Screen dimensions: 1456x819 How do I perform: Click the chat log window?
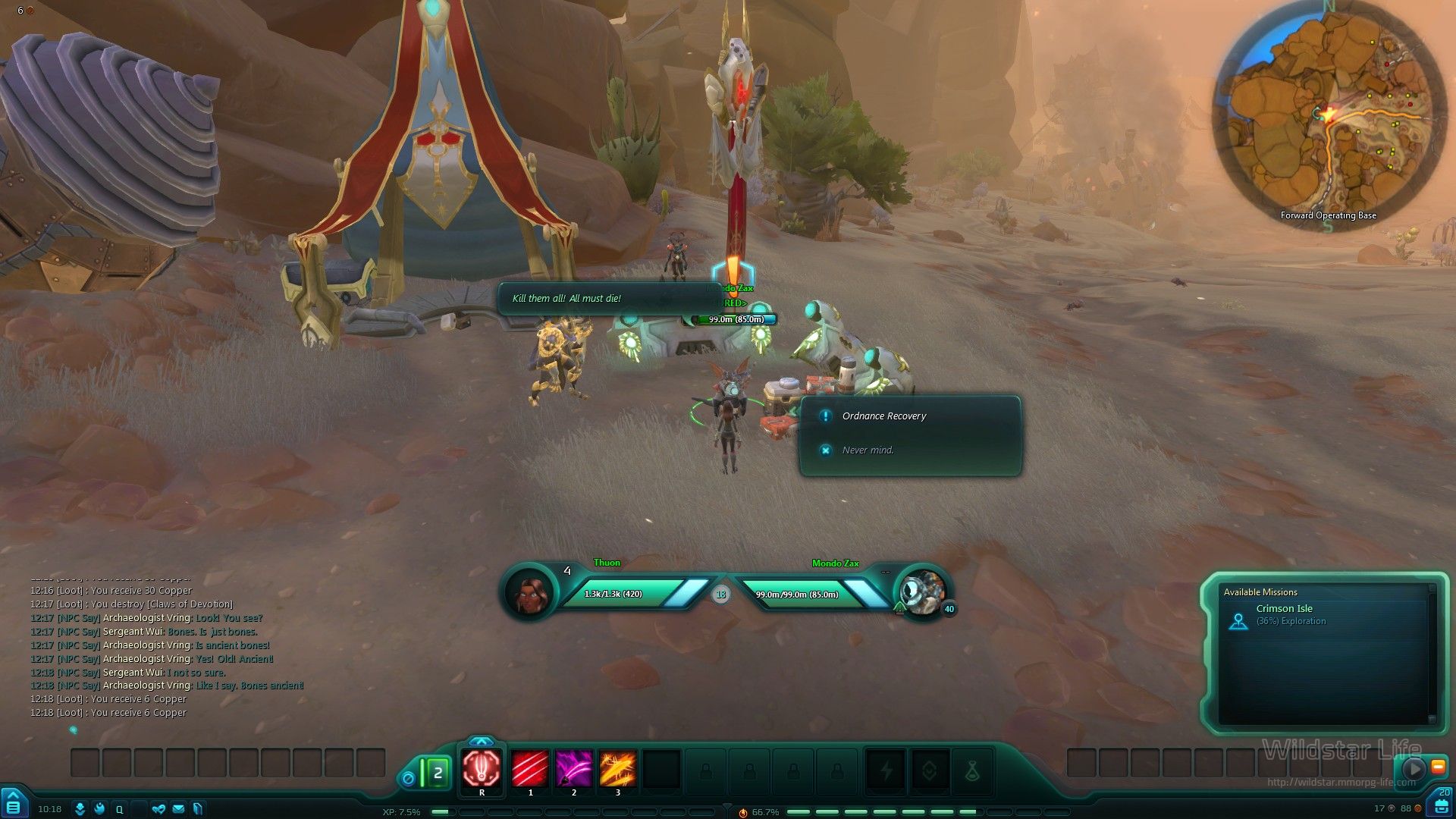[x=167, y=652]
